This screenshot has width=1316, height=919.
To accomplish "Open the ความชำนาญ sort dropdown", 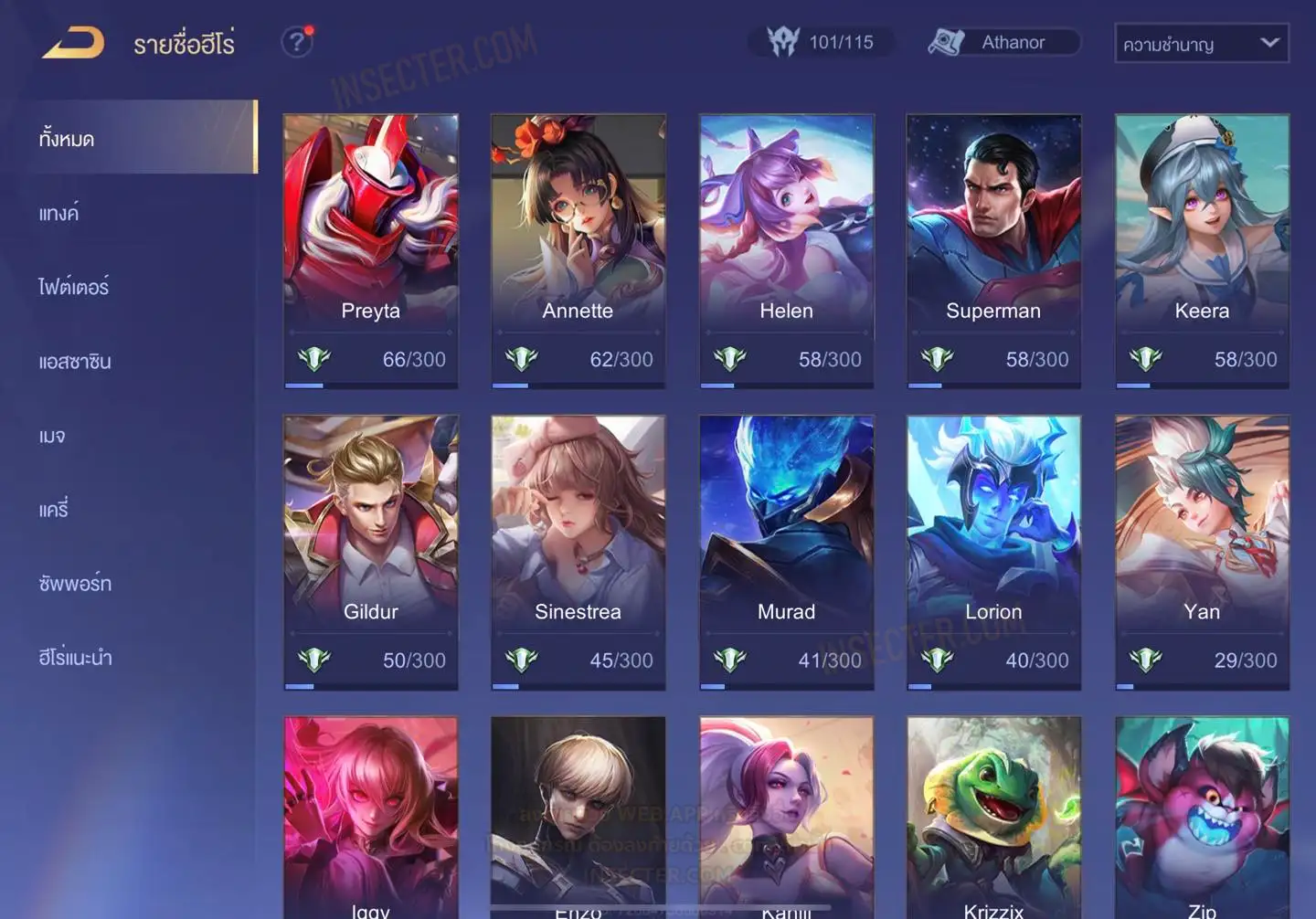I will (1201, 44).
